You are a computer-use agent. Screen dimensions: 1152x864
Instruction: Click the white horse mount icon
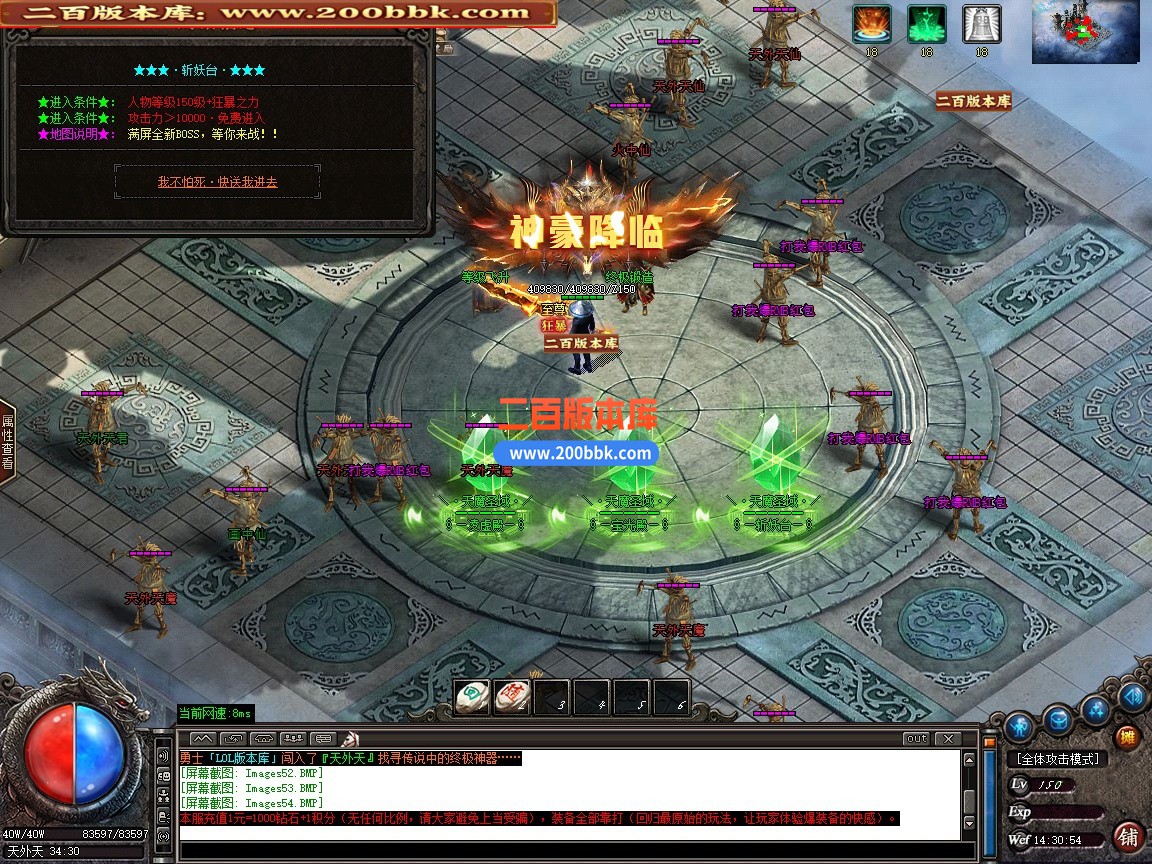tap(350, 739)
